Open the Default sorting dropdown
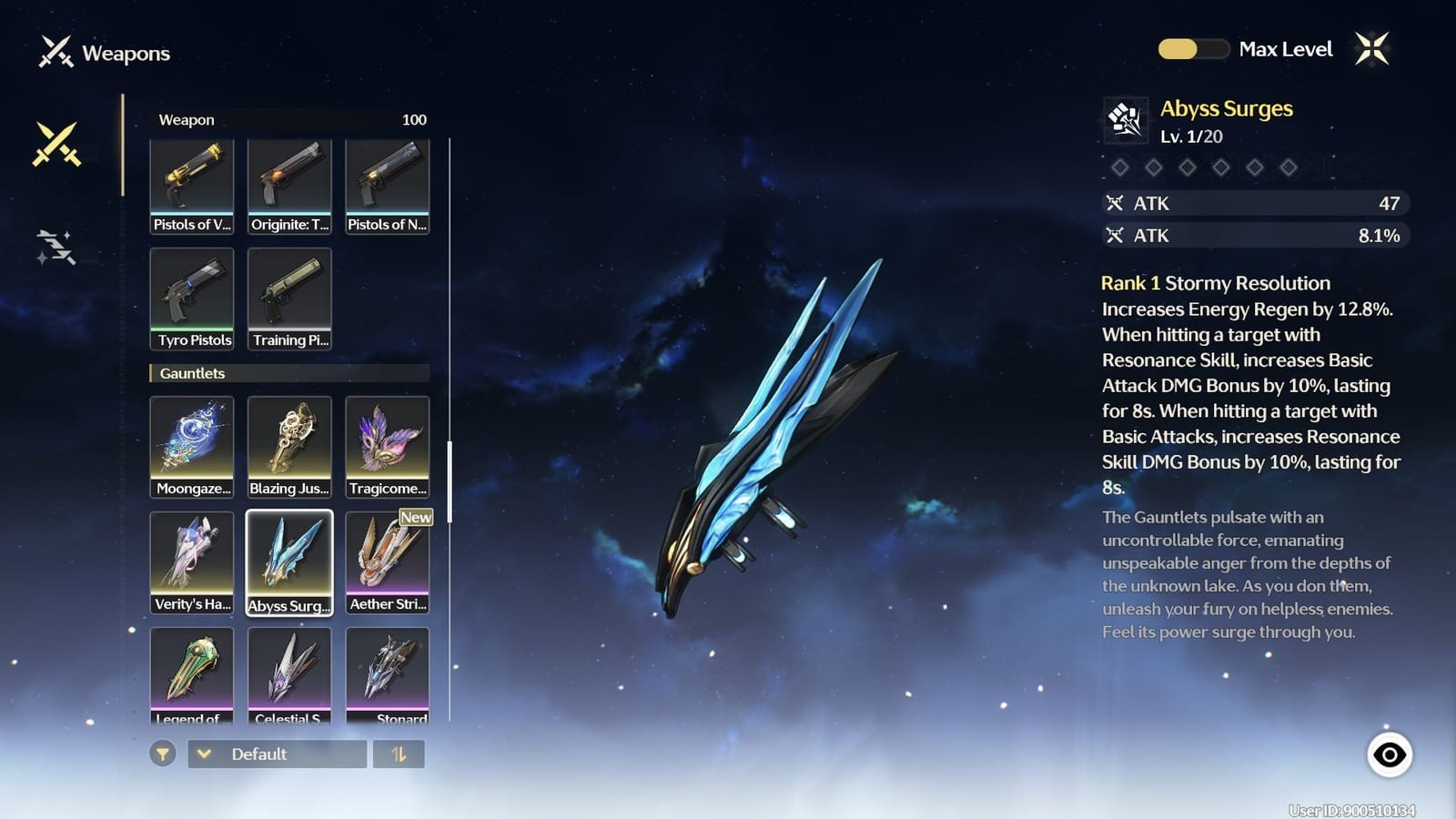Screen dimensions: 1456x819 [x=276, y=753]
